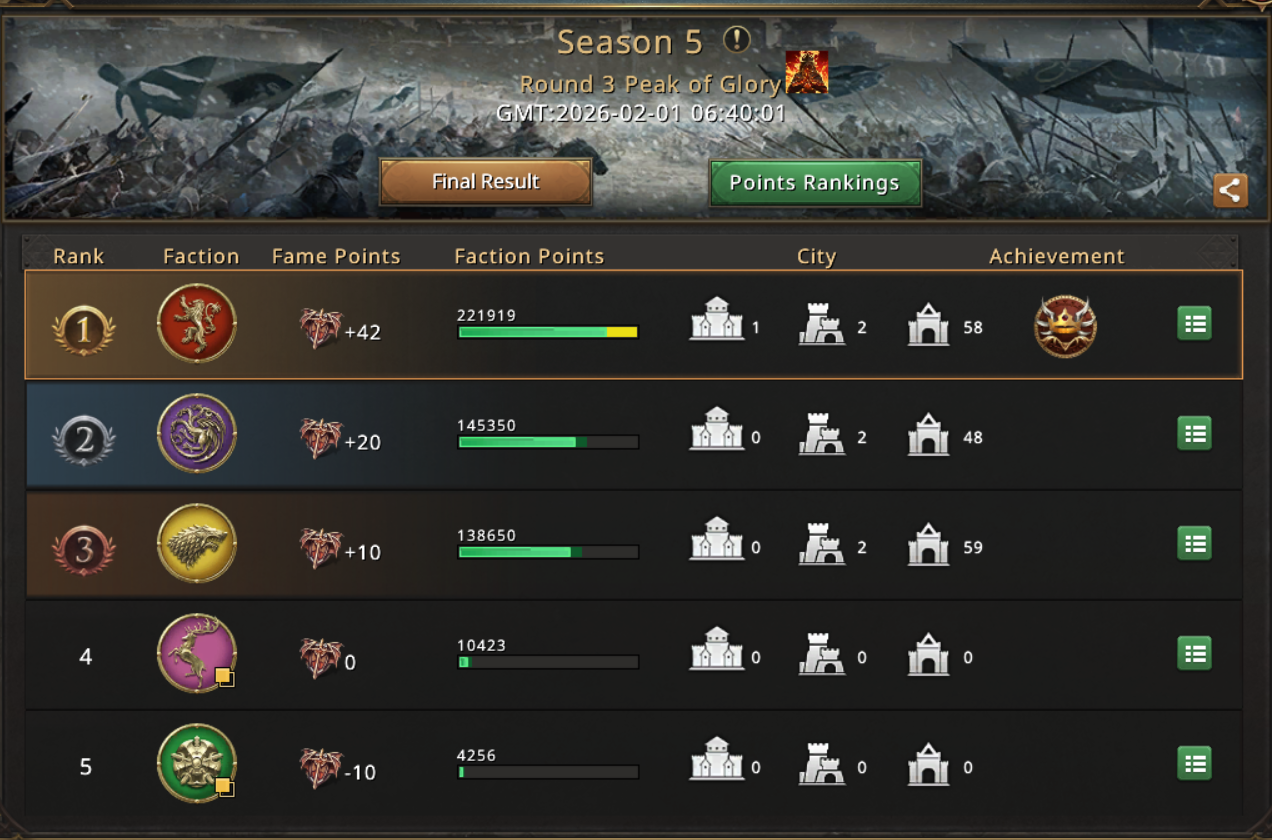The height and width of the screenshot is (840, 1272).
Task: Switch to Points Rankings view
Action: pyautogui.click(x=814, y=183)
